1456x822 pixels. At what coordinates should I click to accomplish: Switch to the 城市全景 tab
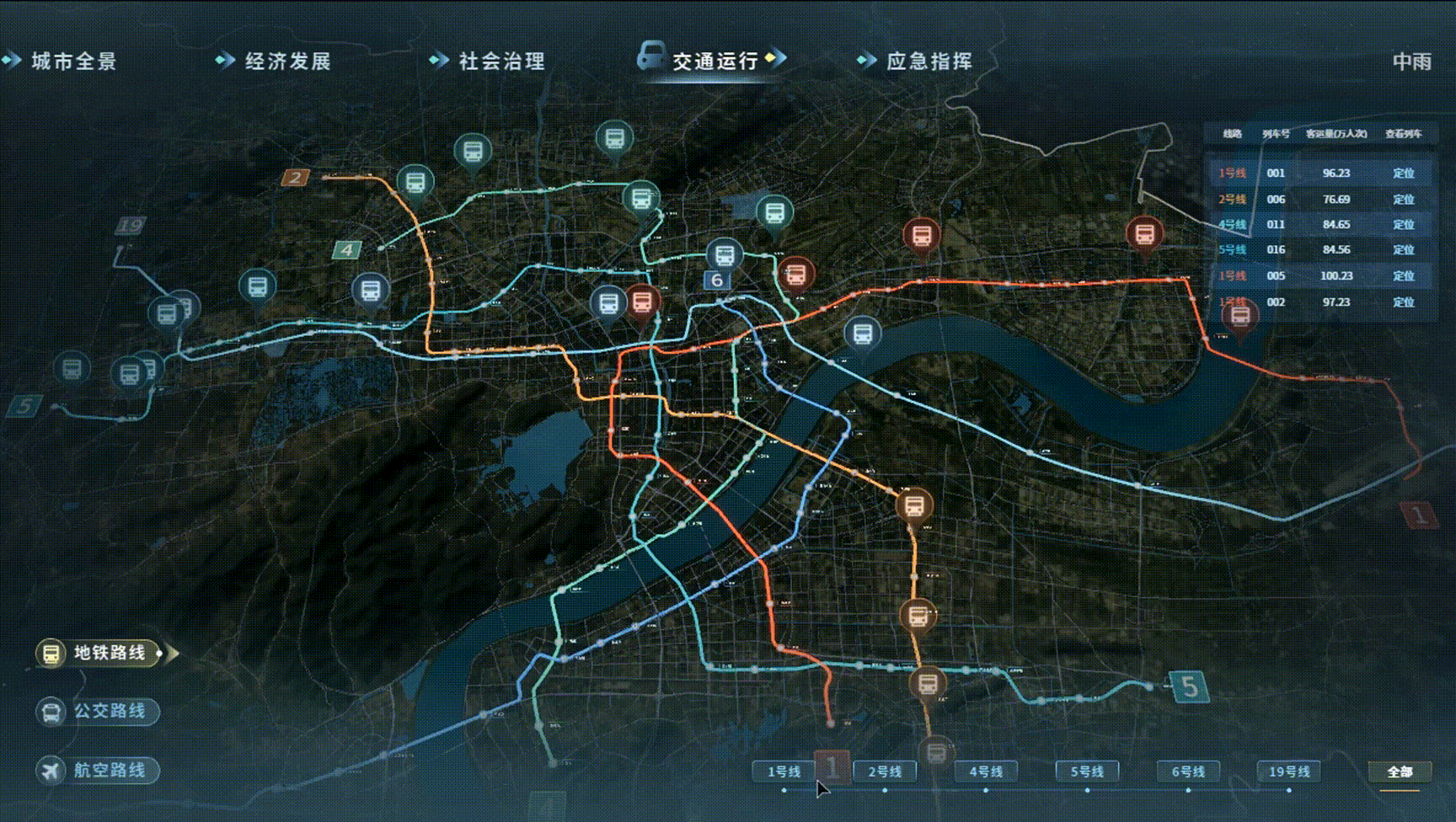coord(74,61)
